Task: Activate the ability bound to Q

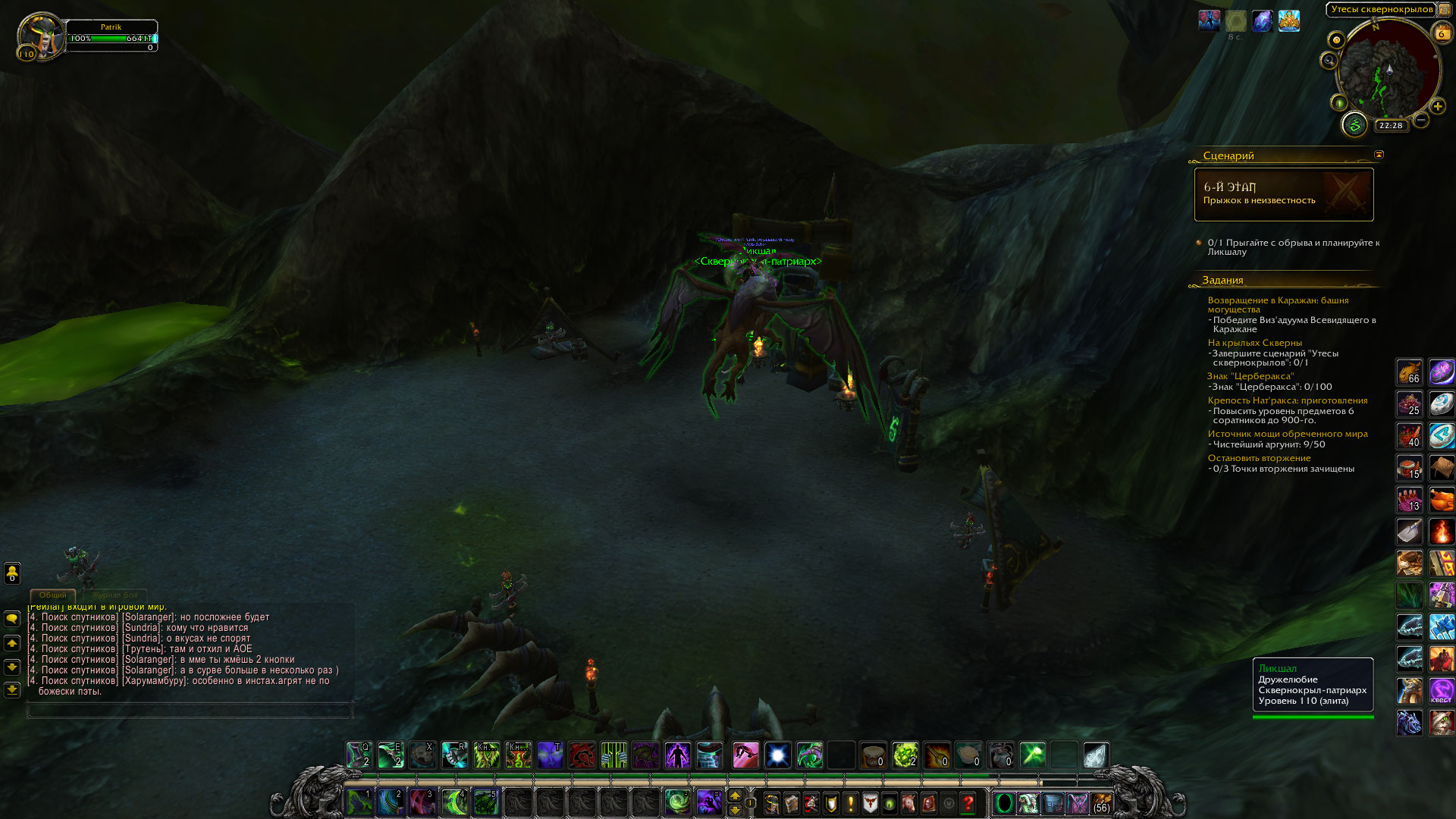Action: [359, 755]
